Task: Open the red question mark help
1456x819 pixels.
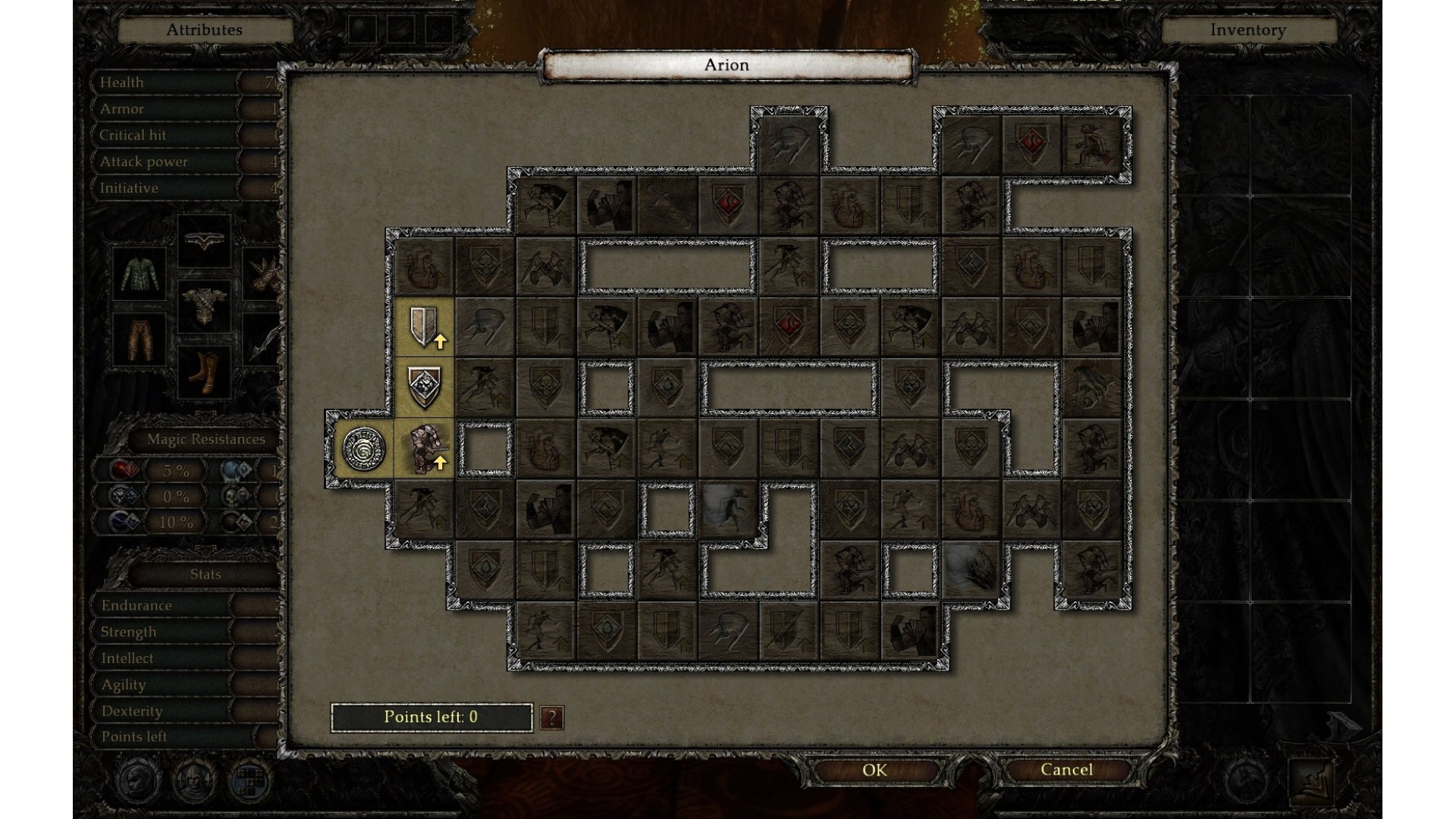Action: (552, 717)
